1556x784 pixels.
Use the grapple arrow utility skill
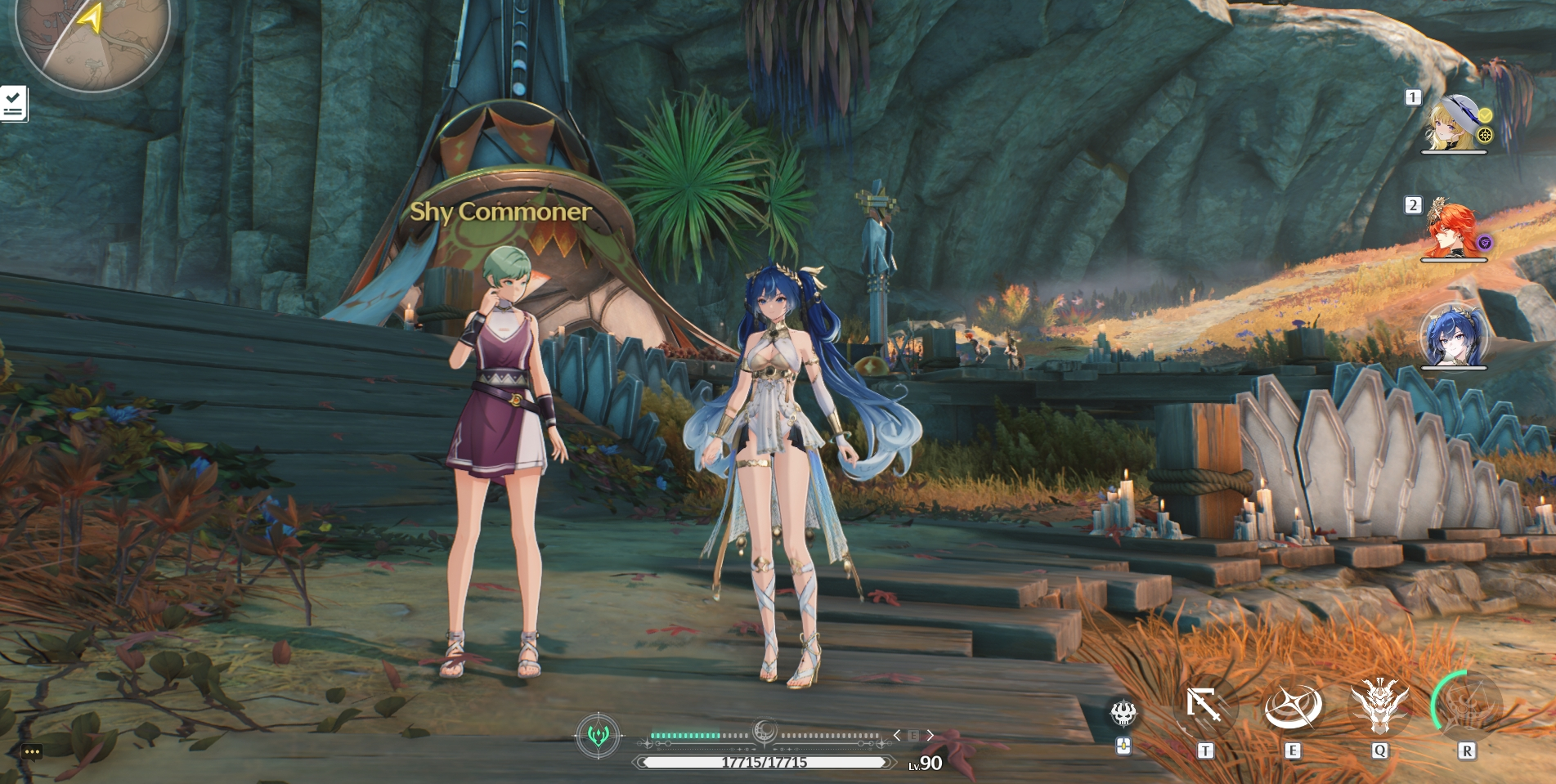click(1204, 705)
